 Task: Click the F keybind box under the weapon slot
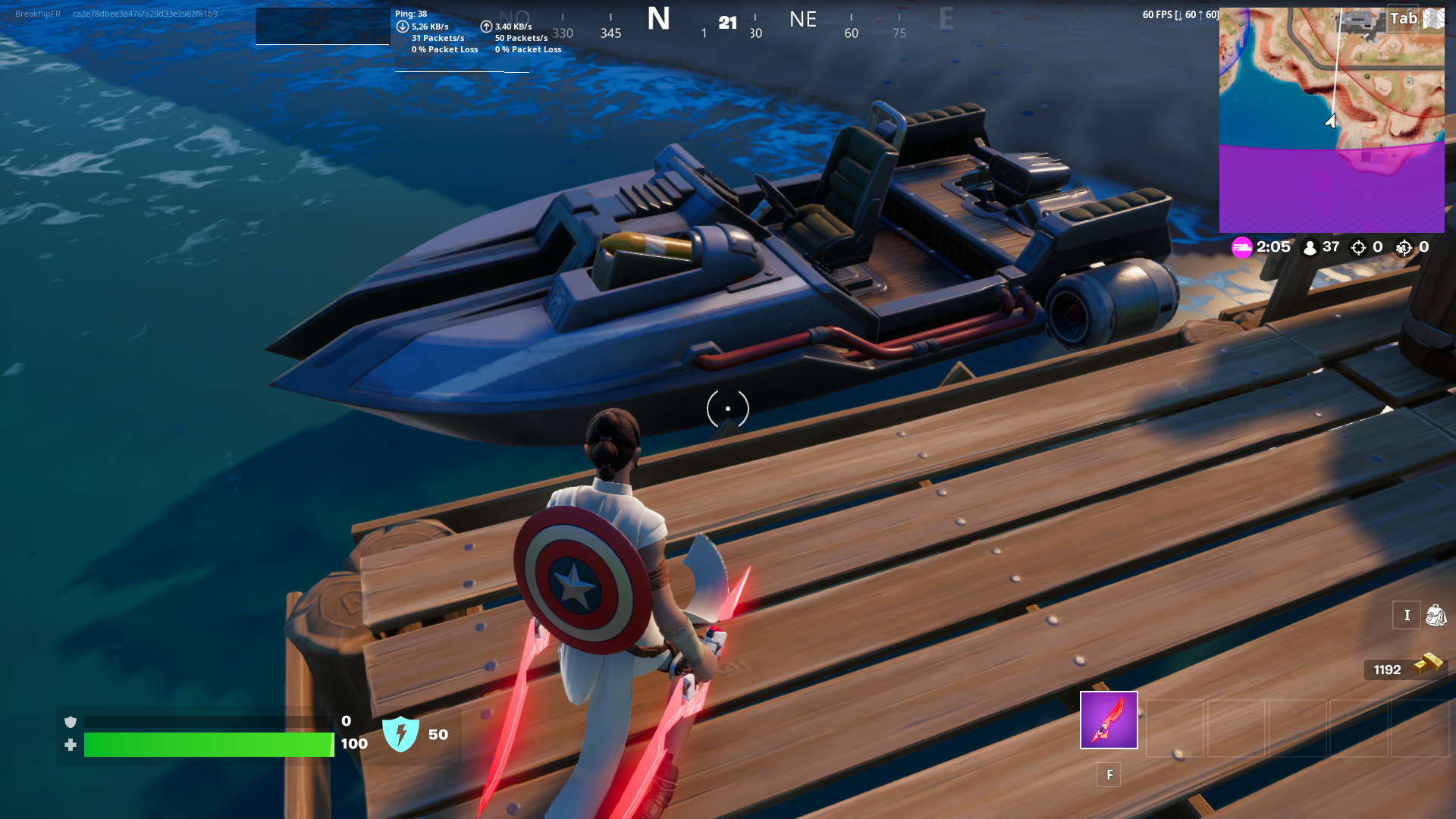click(1109, 775)
